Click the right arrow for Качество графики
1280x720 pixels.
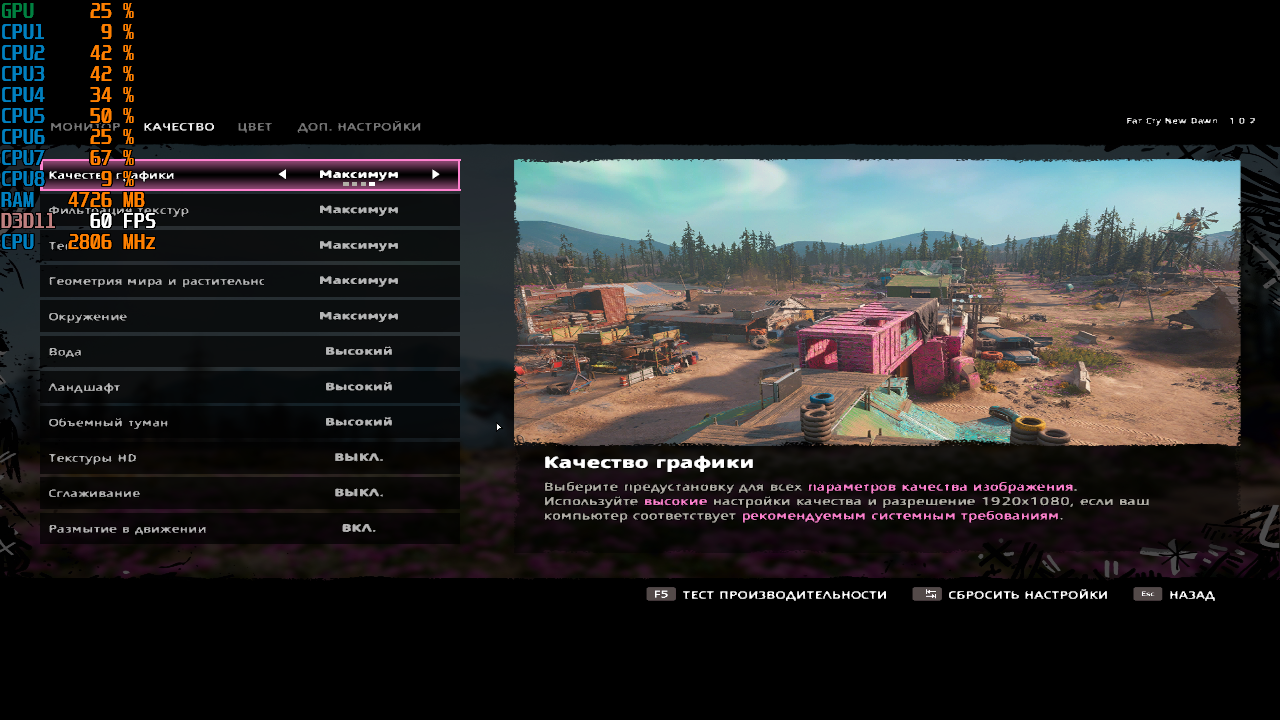click(436, 174)
